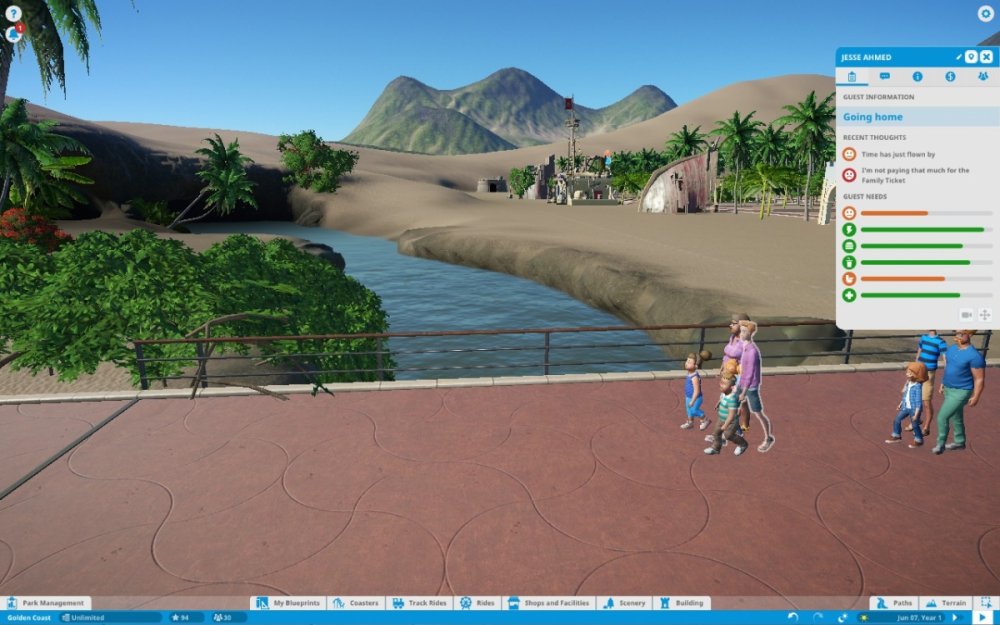Close the Jesse Ahmed guest panel

point(986,57)
